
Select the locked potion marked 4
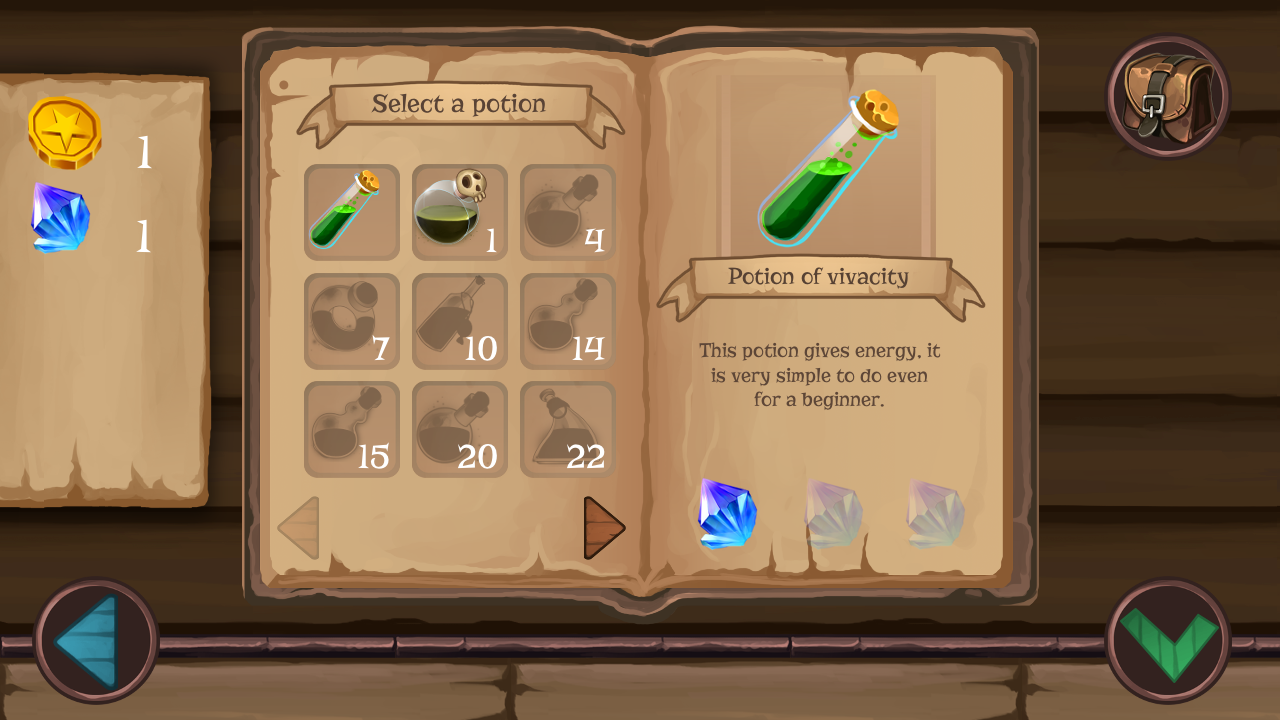[567, 212]
